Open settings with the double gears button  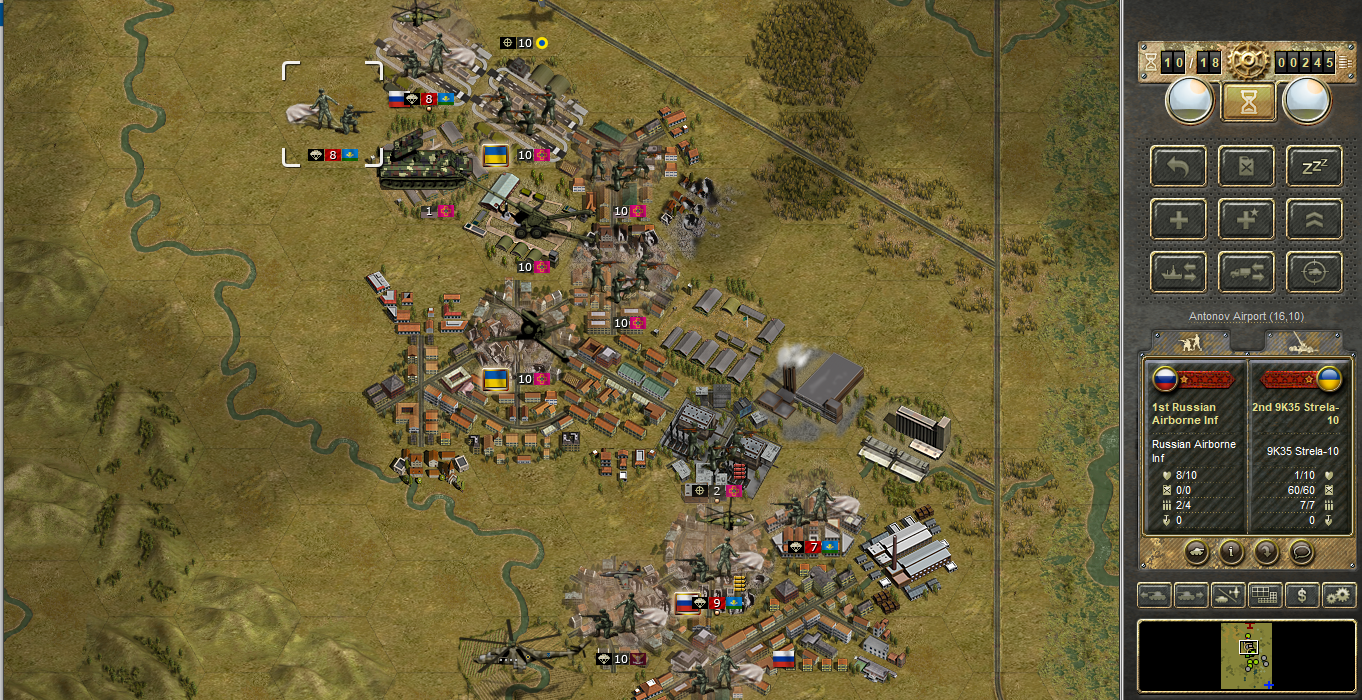1338,595
